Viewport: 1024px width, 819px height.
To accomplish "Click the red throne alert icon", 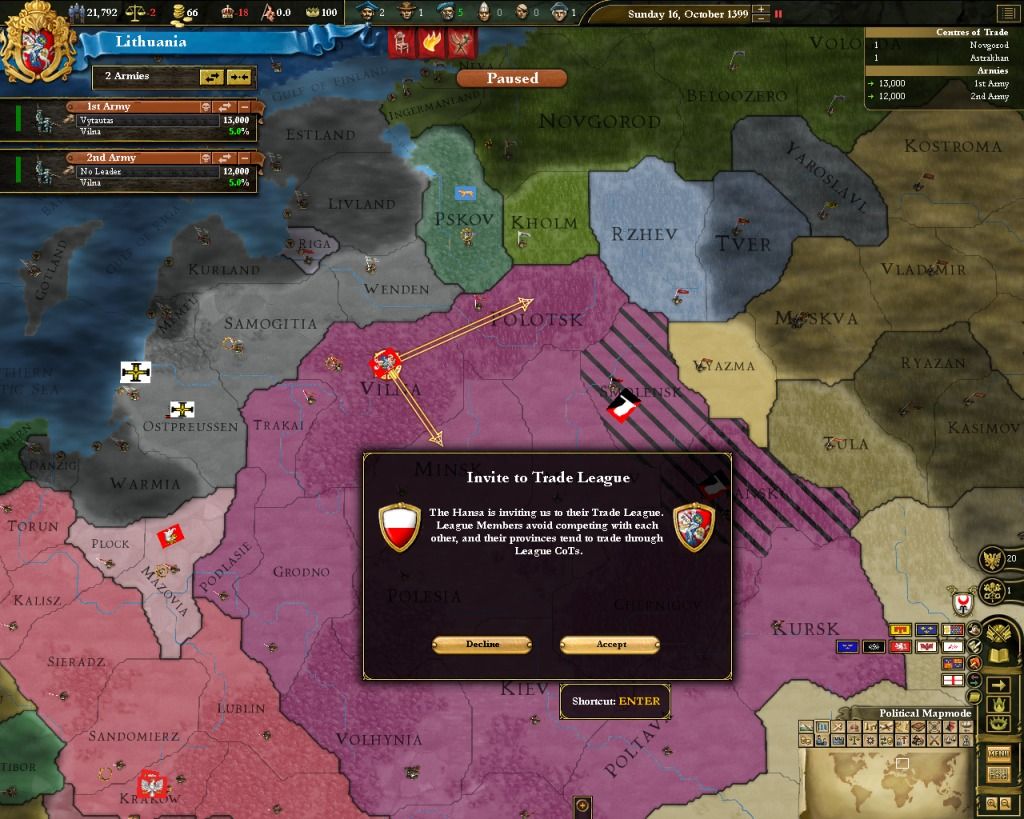I will (x=402, y=43).
